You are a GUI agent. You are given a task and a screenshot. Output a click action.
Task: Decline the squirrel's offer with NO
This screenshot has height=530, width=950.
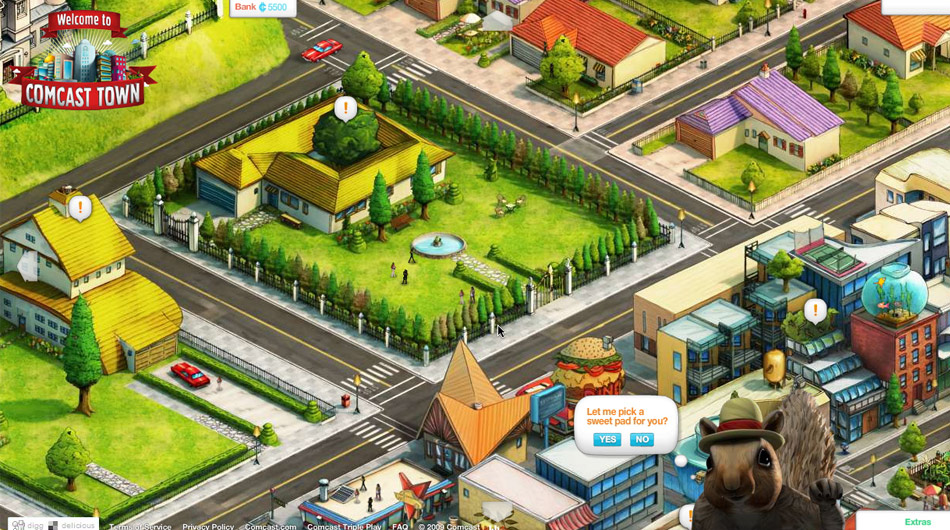click(x=642, y=440)
